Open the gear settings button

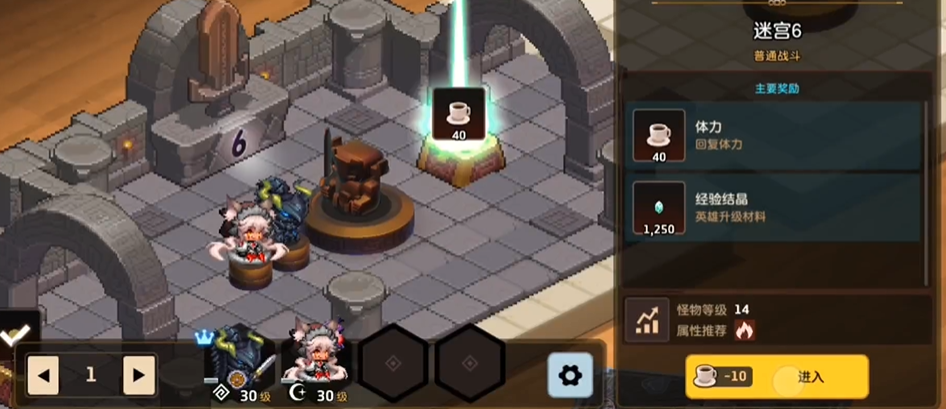tap(570, 375)
